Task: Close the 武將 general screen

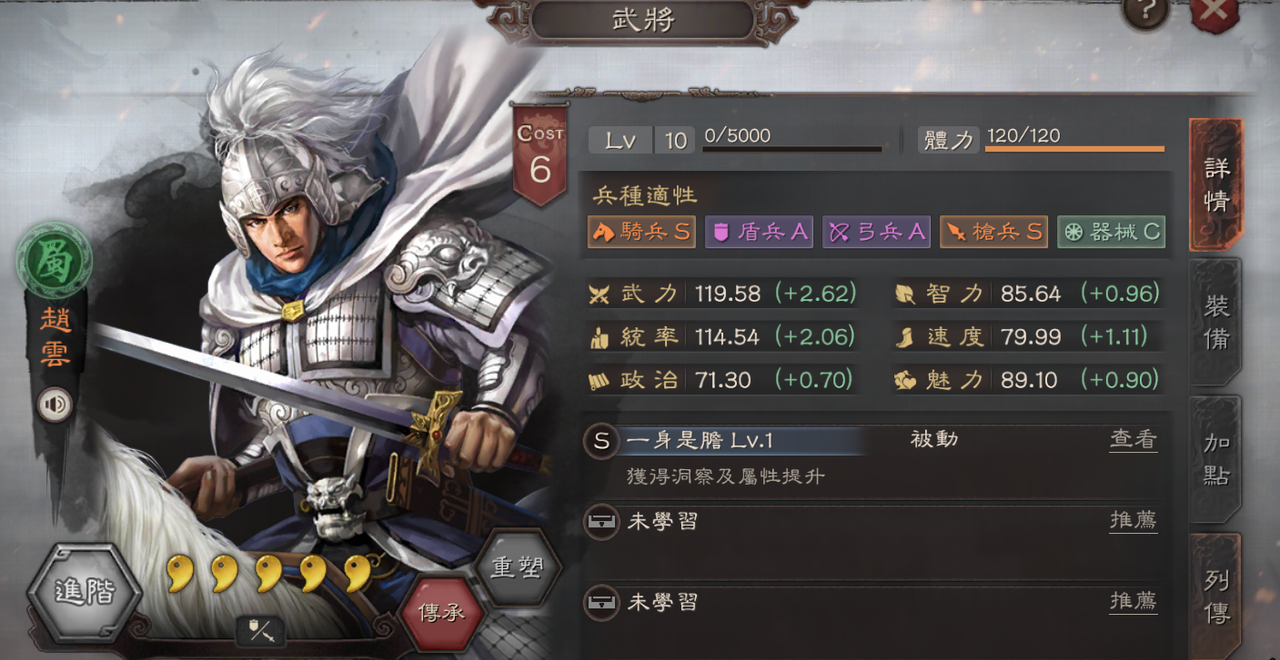Action: (x=1214, y=12)
